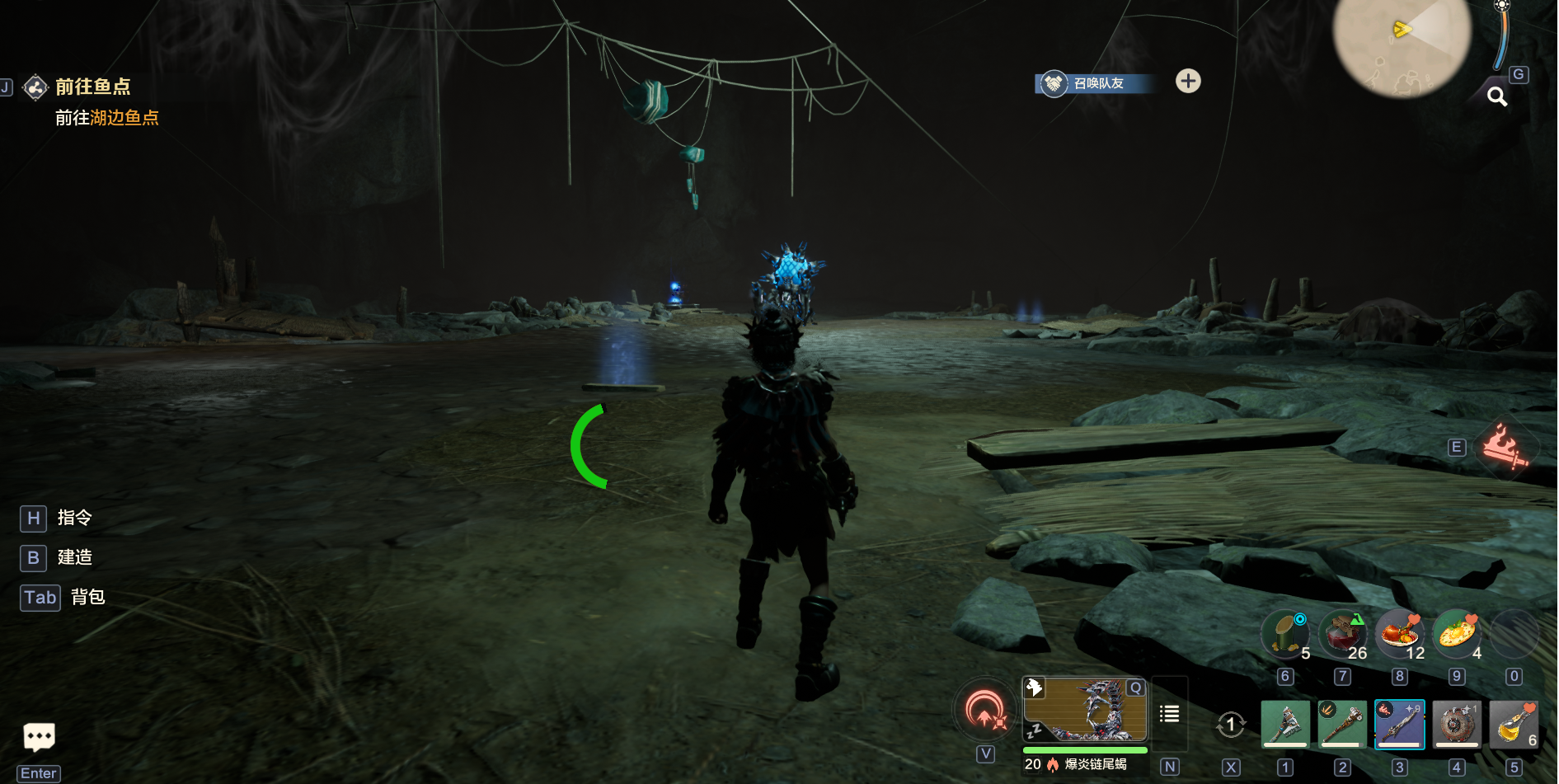Select the highlighted sword in slot 3
Screen dimensions: 1559x784
(x=1399, y=725)
